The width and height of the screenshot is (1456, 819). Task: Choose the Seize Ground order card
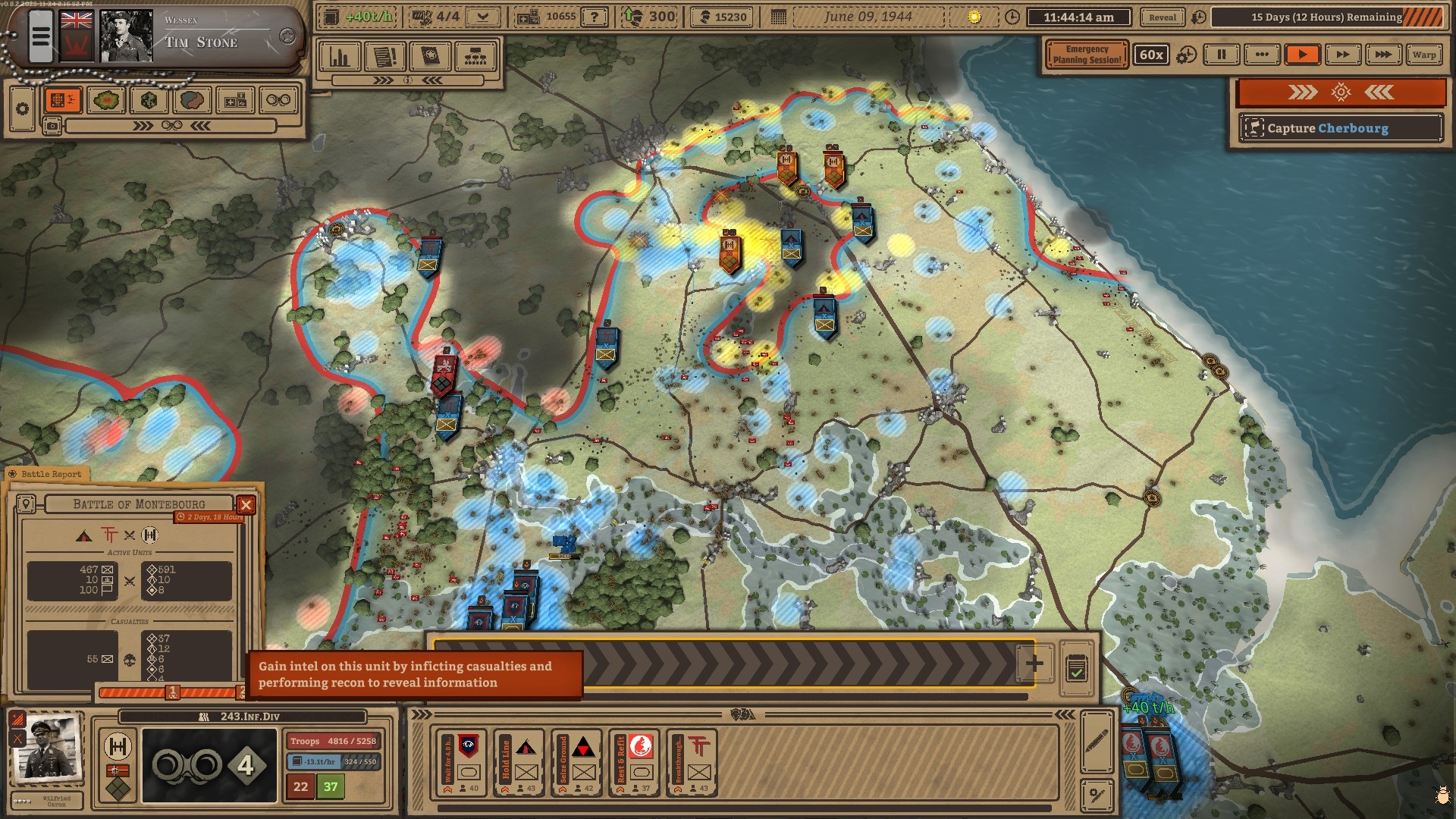(x=576, y=764)
